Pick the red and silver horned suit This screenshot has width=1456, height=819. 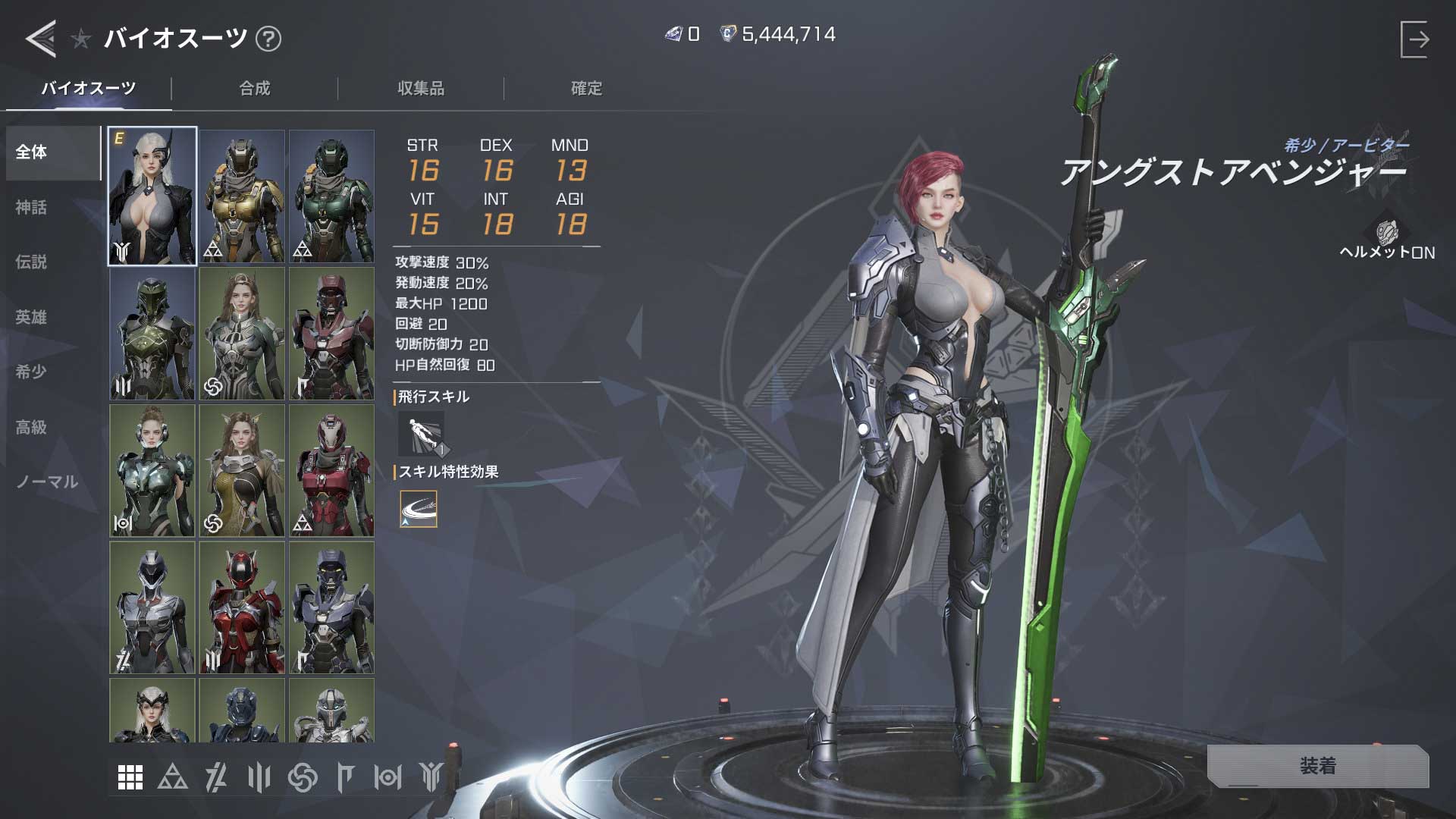(242, 607)
